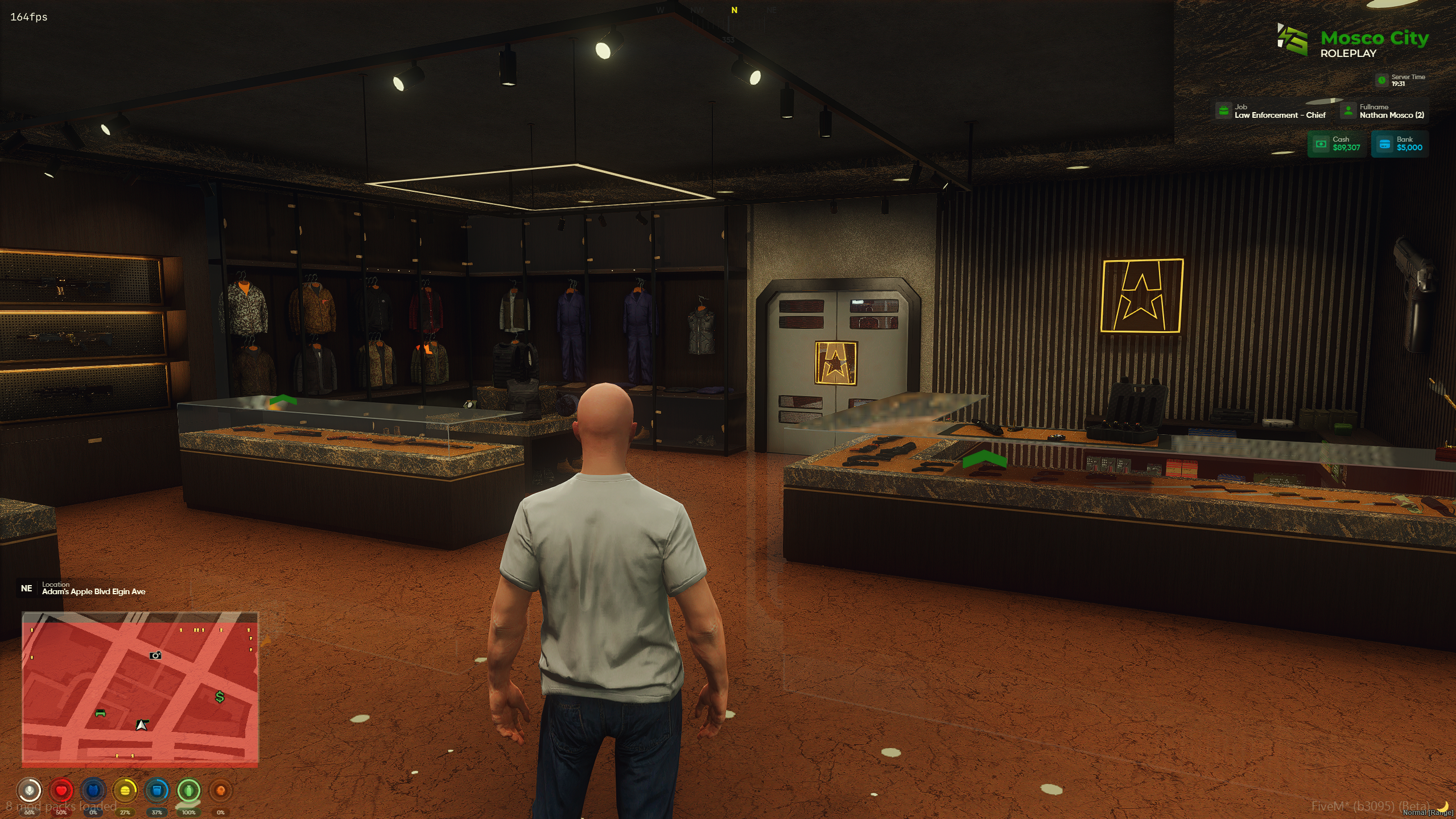
Task: Click the orange head stress icon
Action: click(x=221, y=790)
